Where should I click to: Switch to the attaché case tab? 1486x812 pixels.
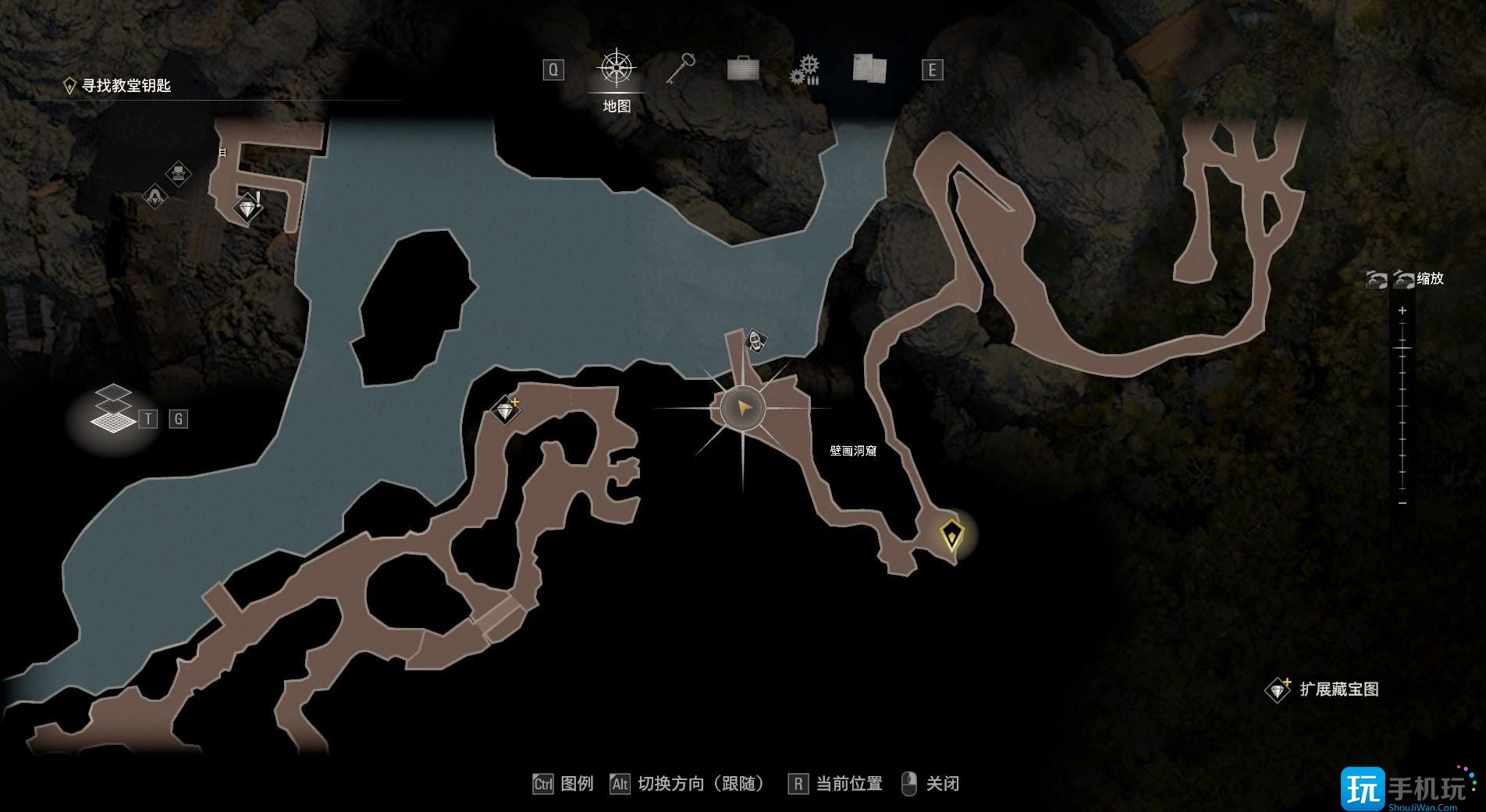(x=742, y=69)
